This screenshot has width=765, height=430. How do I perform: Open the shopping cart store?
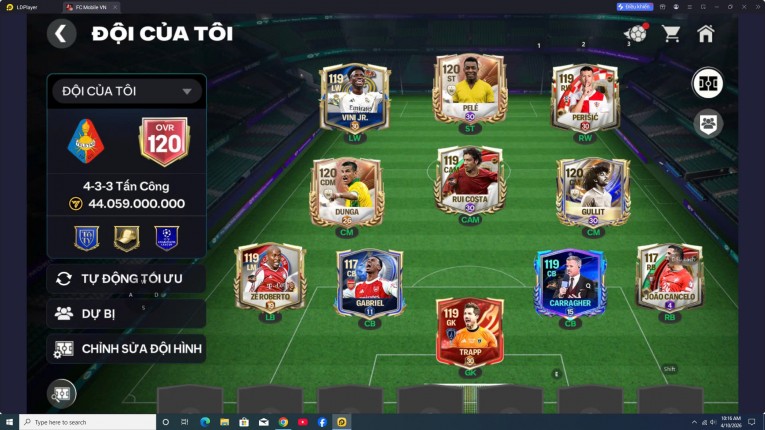point(671,33)
